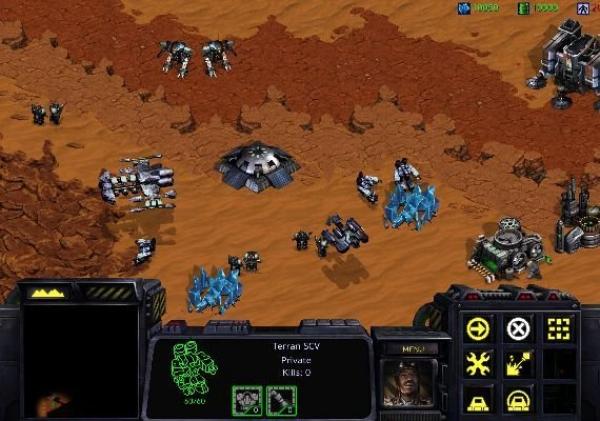This screenshot has width=600, height=421.
Task: Select the Attack command icon
Action: click(557, 328)
